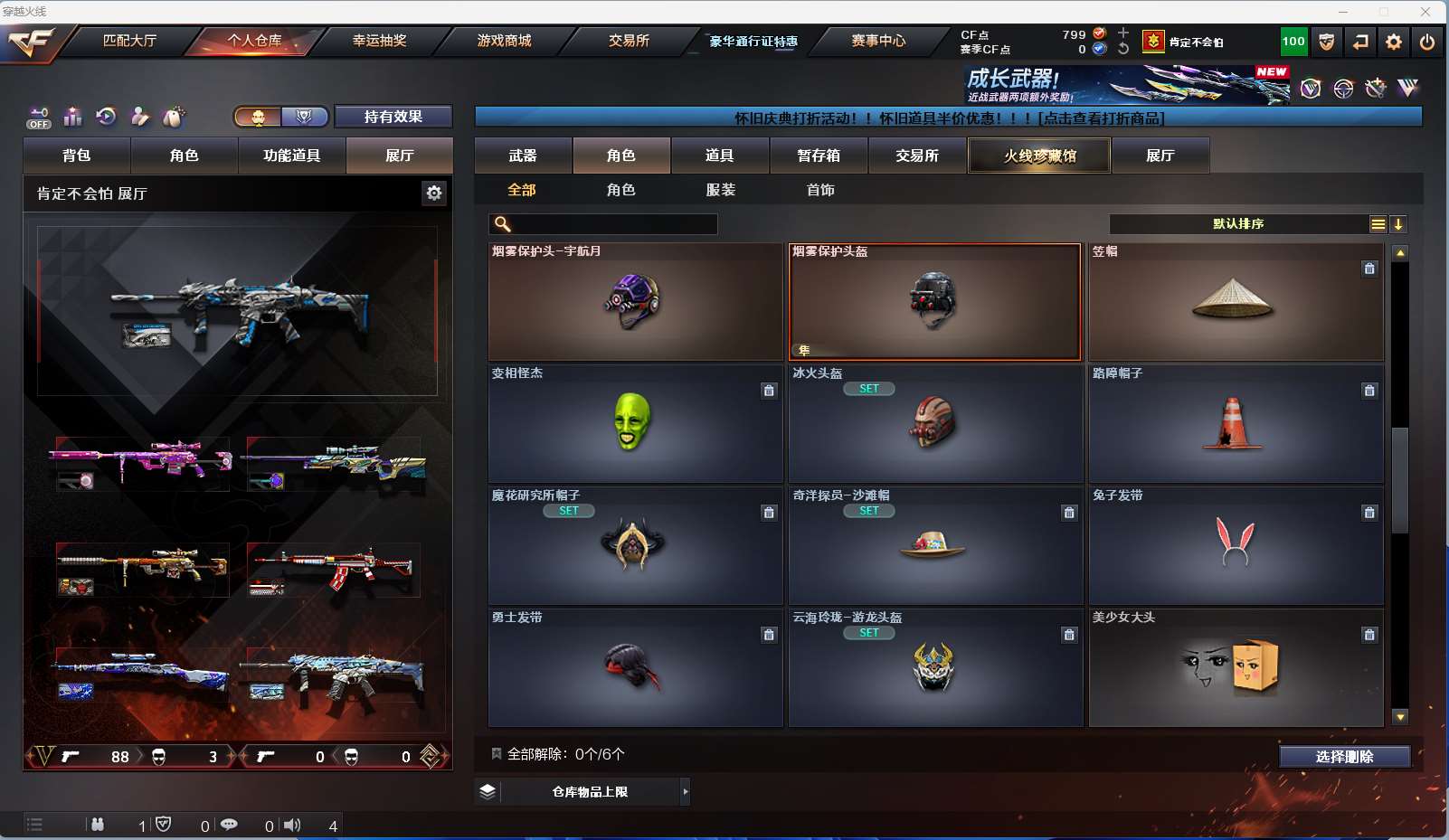Delete the 路障帽子 traffic cone hat
1449x840 pixels.
(x=1369, y=391)
